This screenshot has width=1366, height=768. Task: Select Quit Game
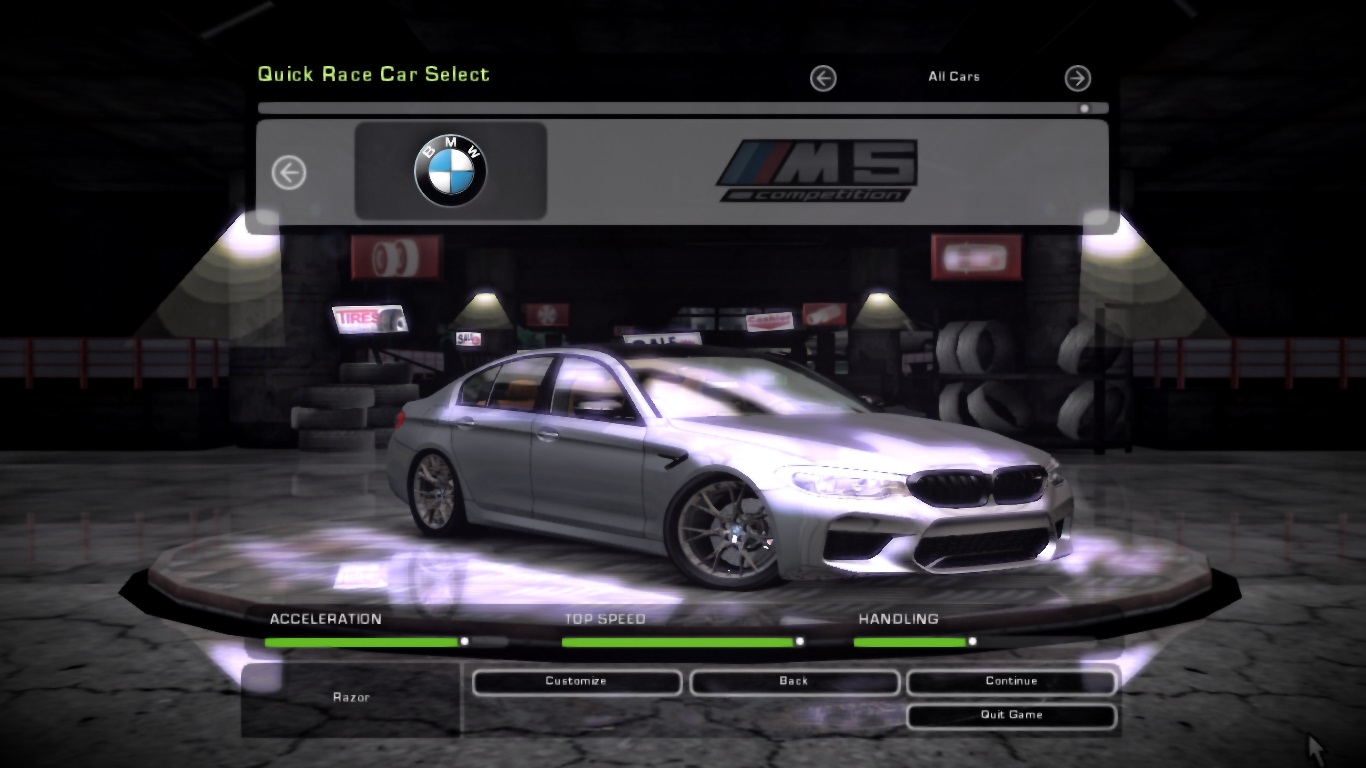coord(1011,715)
